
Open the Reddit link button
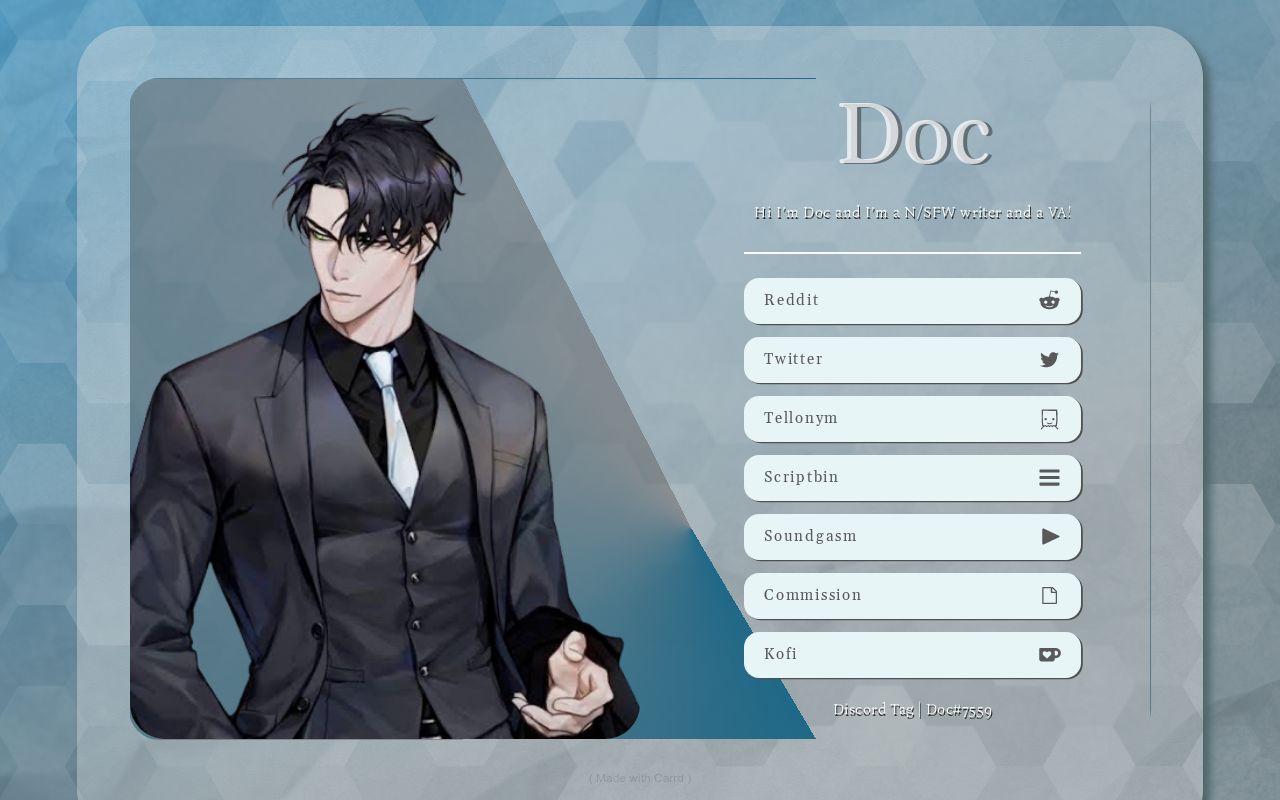tap(912, 300)
